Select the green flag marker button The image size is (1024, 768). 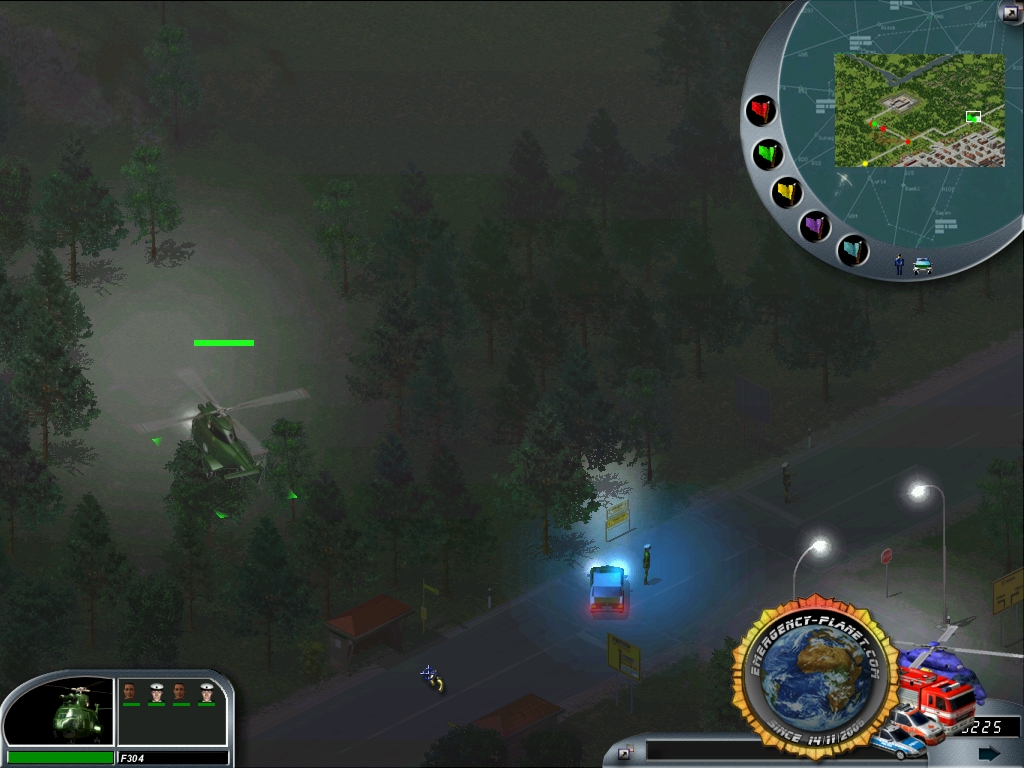pyautogui.click(x=768, y=154)
